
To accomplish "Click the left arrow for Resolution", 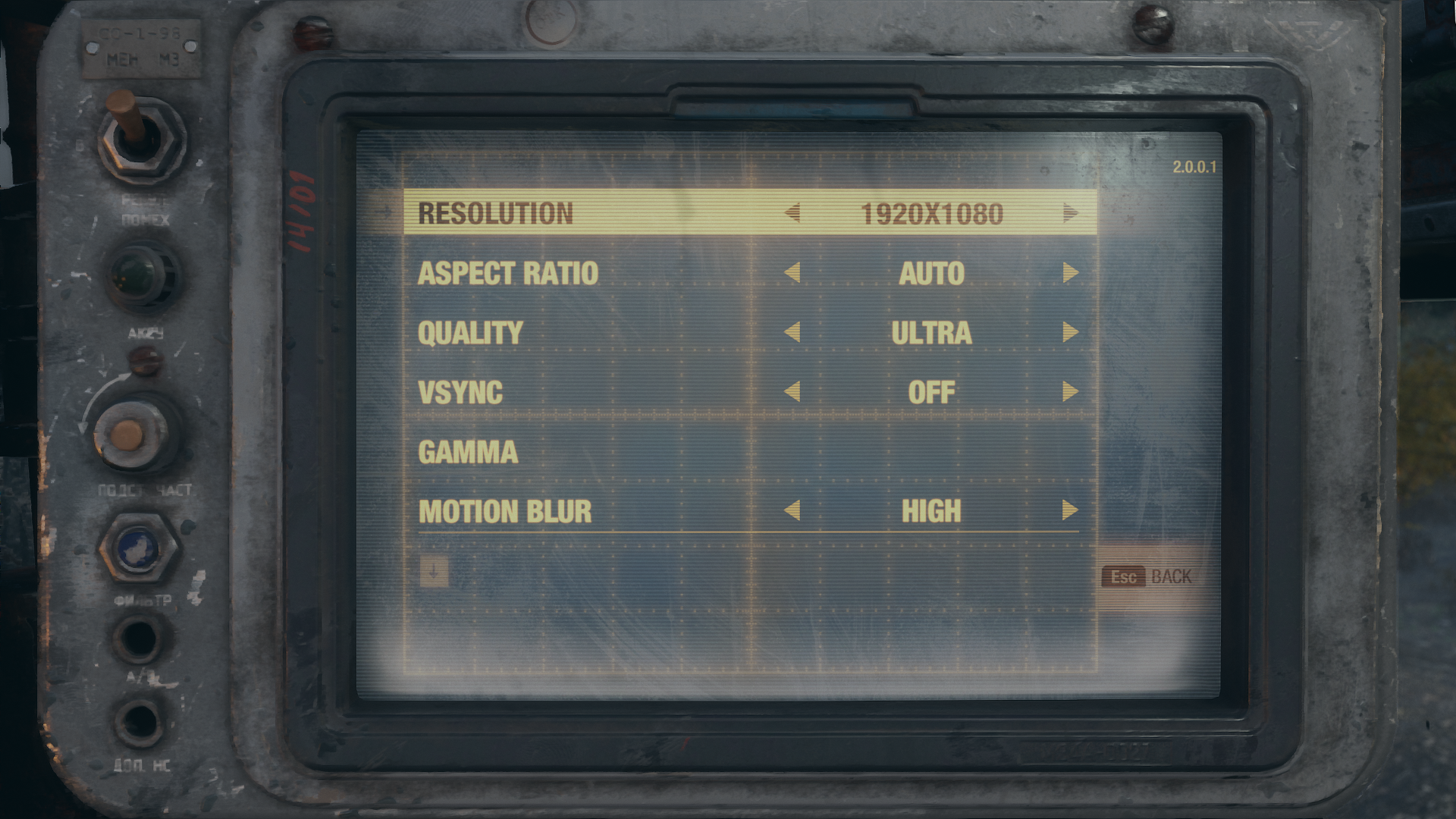I will (x=792, y=213).
